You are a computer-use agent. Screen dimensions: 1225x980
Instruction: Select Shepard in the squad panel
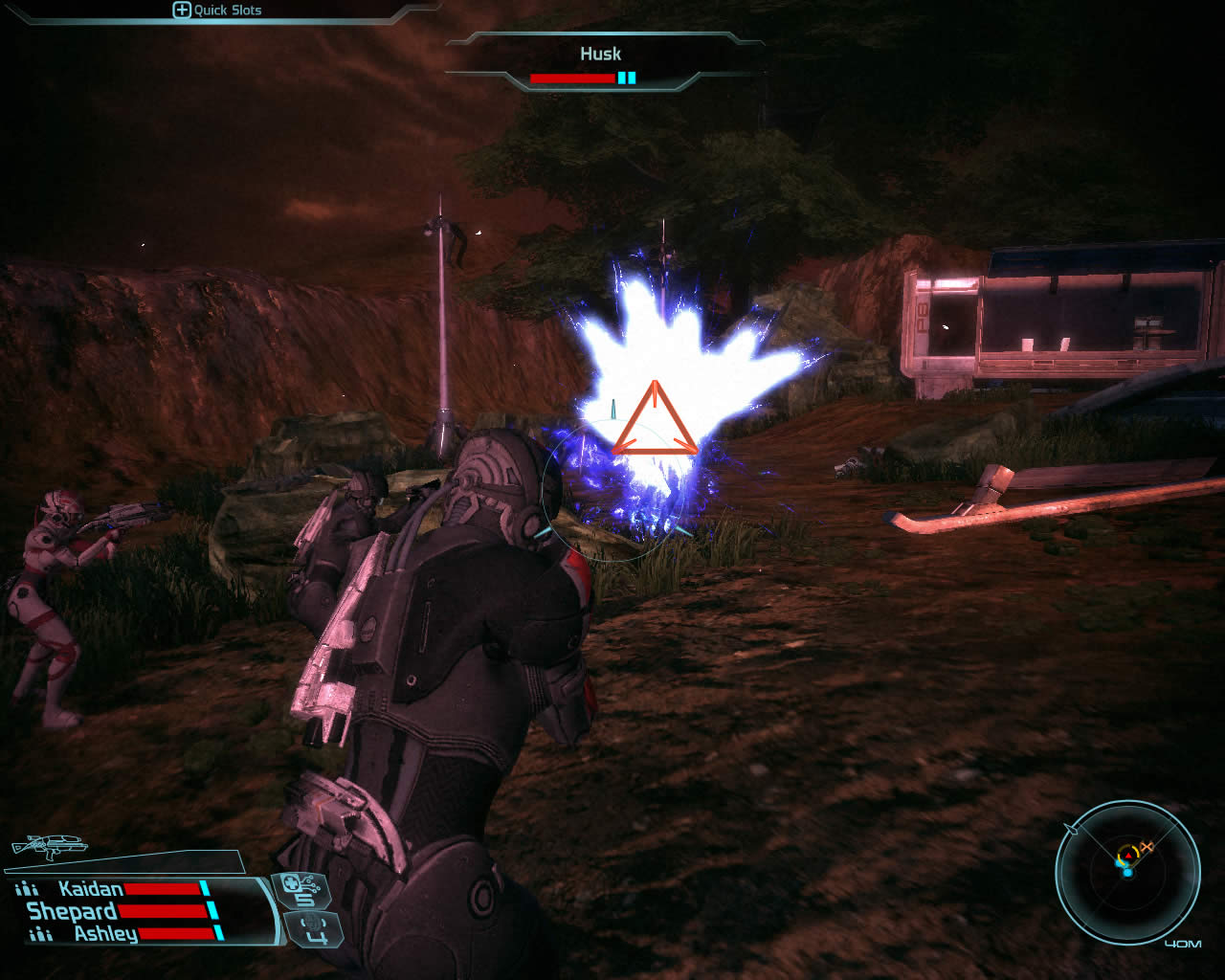pyautogui.click(x=72, y=911)
